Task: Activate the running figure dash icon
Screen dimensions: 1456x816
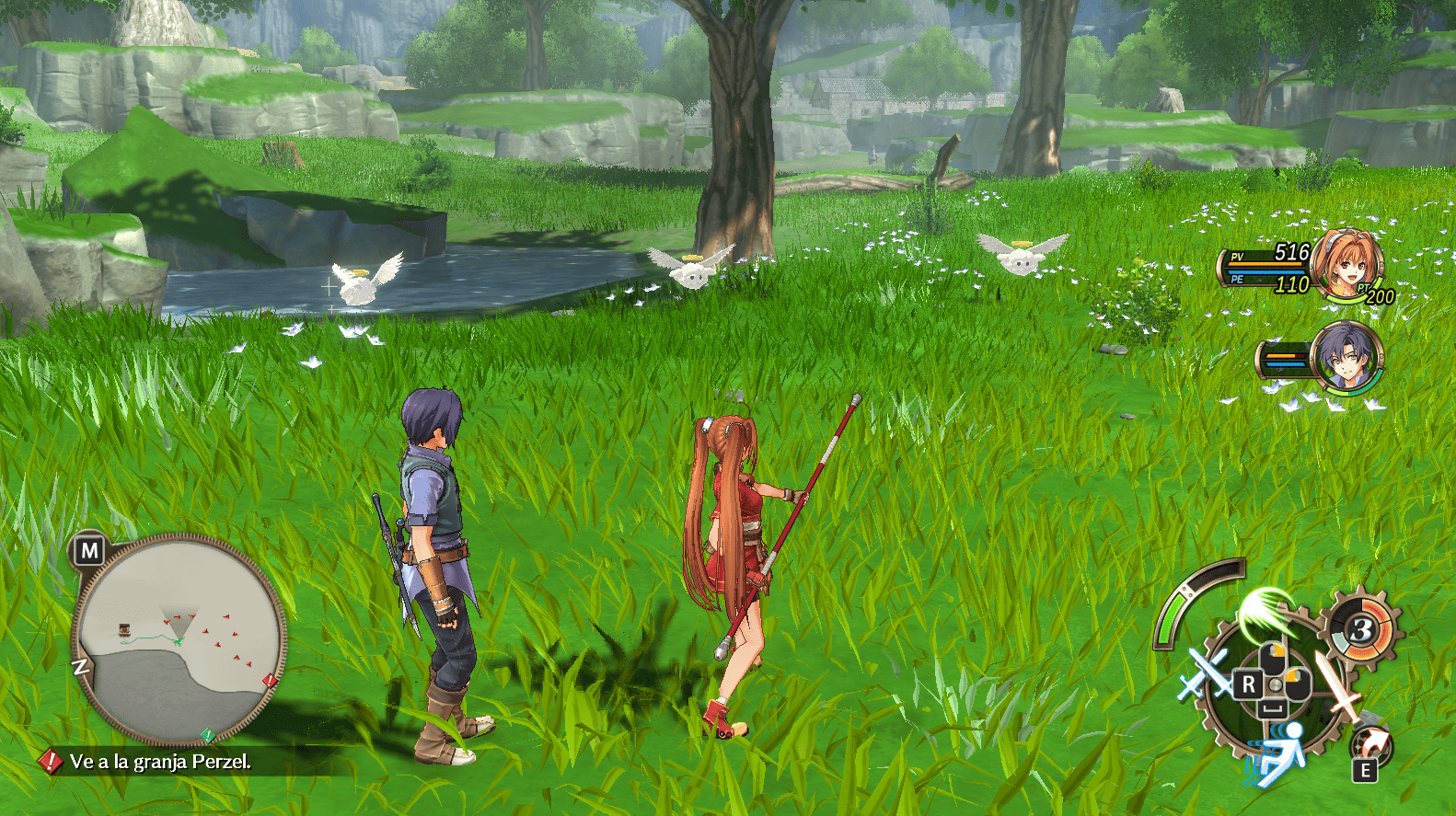Action: tap(1282, 752)
